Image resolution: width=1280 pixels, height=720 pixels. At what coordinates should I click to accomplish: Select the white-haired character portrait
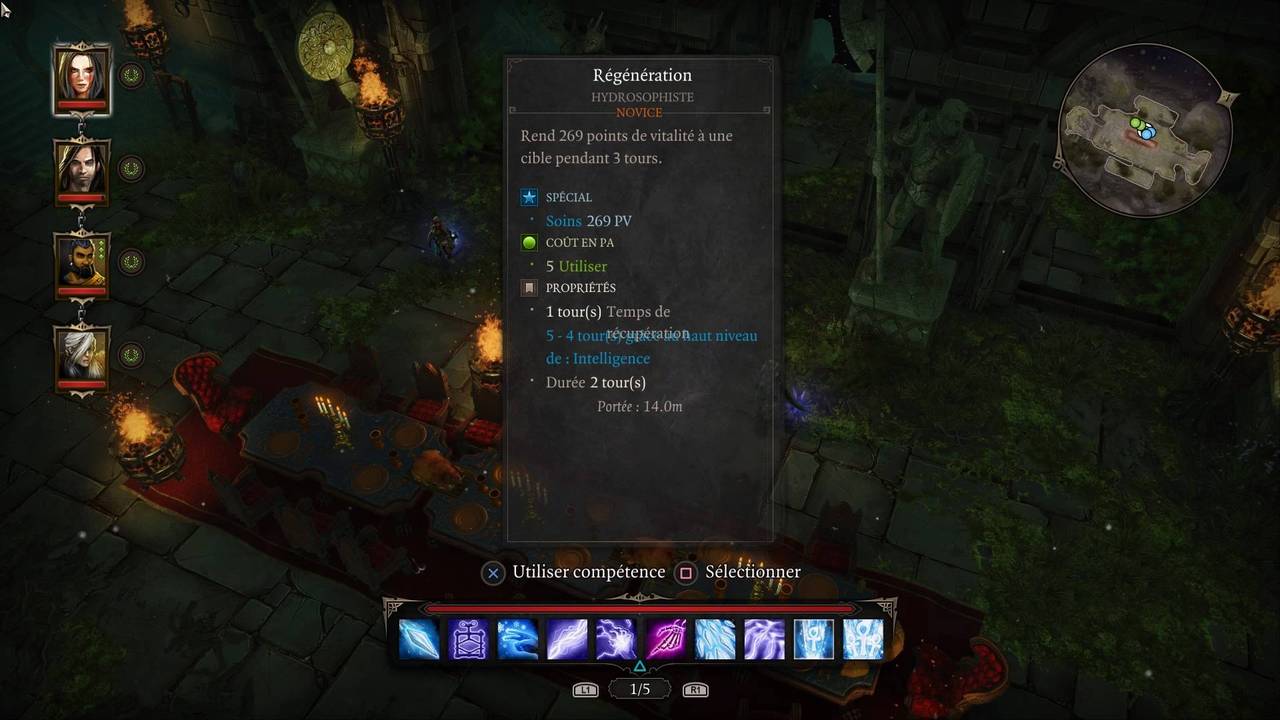click(x=81, y=355)
